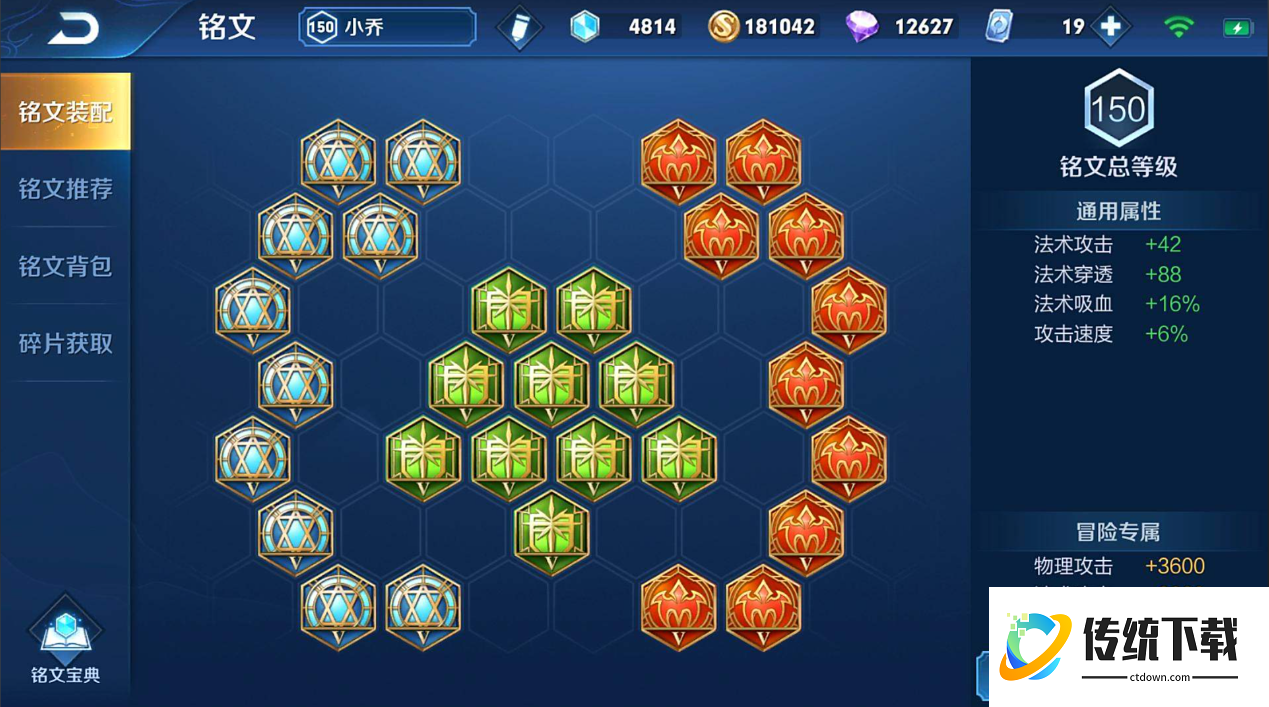The image size is (1269, 707).
Task: Open the 铭文推荐 tab
Action: pyautogui.click(x=65, y=189)
